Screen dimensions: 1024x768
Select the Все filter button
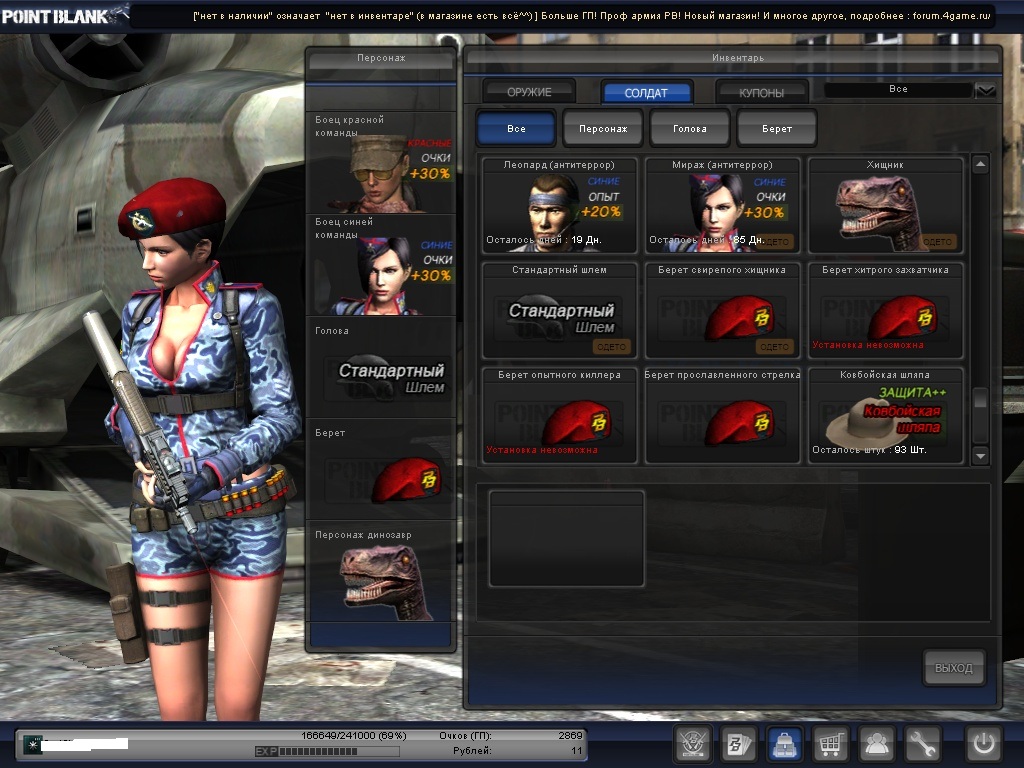click(516, 129)
